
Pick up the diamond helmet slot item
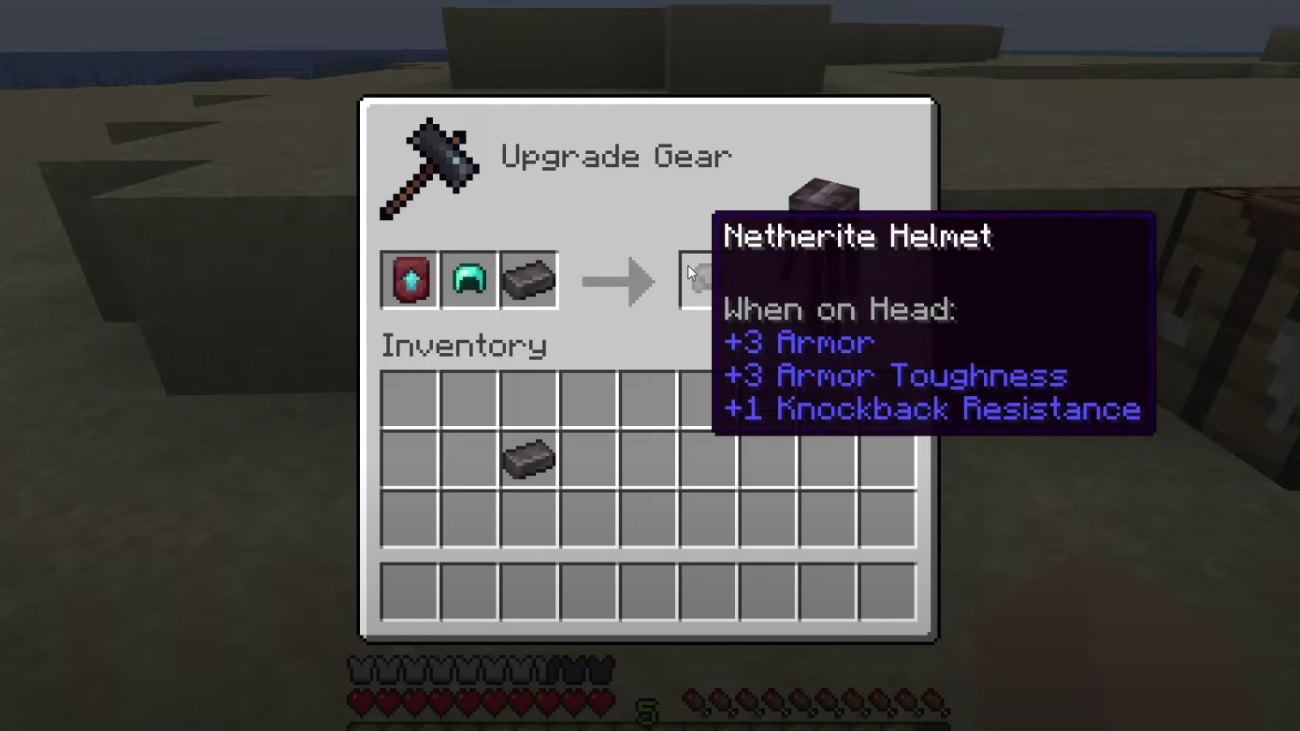click(469, 280)
